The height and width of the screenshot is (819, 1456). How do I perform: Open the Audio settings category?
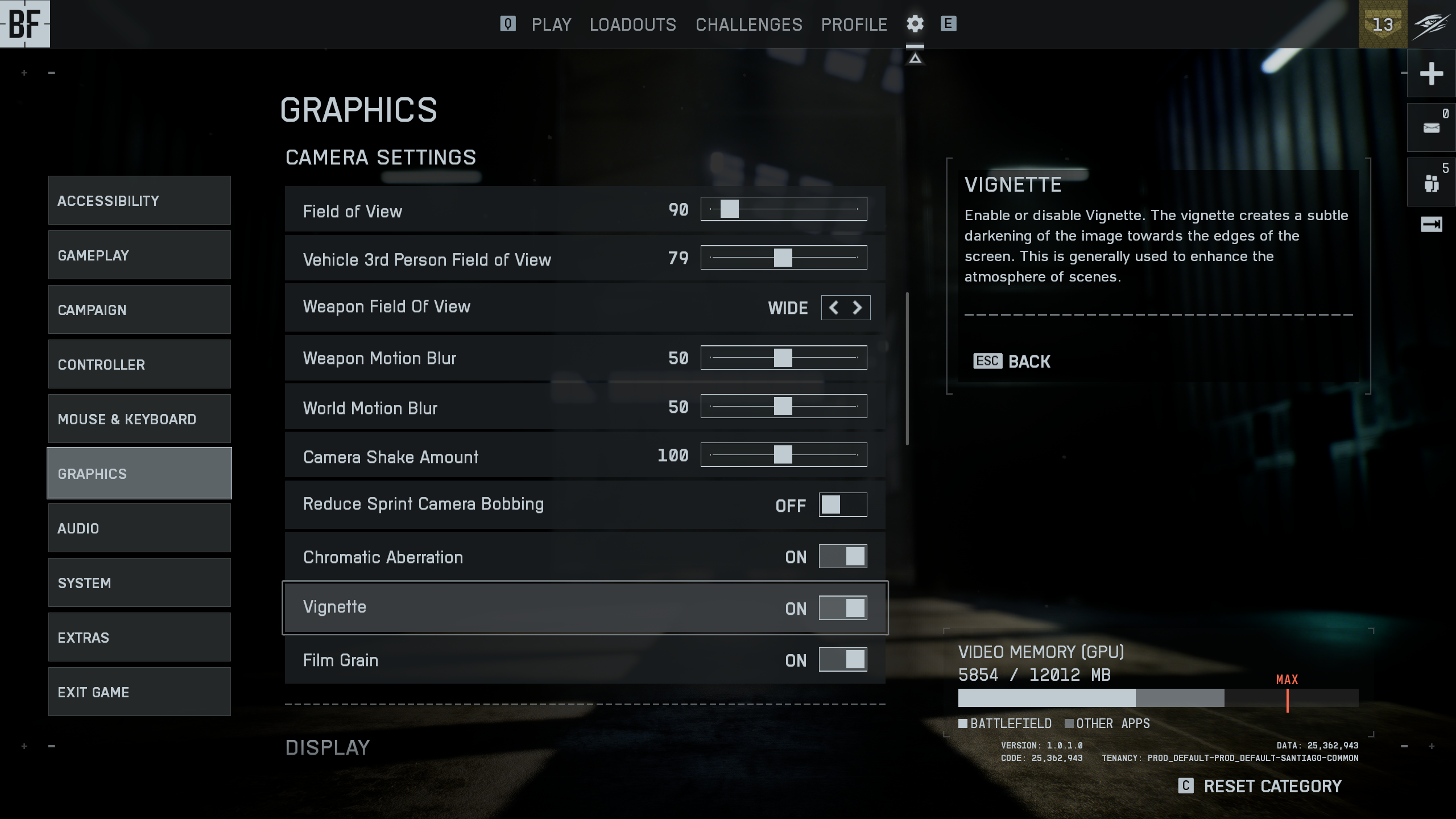tap(139, 528)
